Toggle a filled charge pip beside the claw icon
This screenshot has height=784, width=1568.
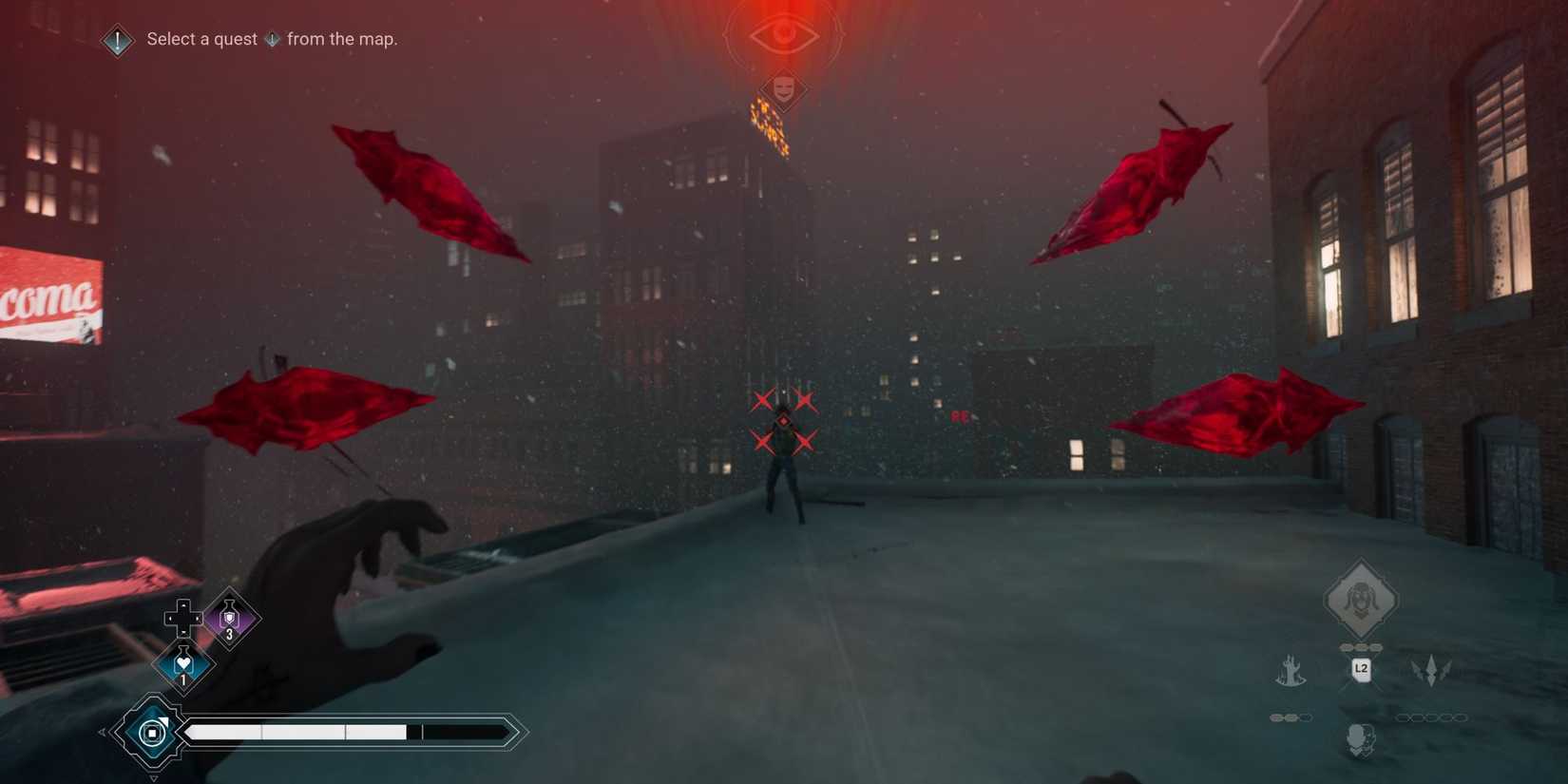[1276, 717]
